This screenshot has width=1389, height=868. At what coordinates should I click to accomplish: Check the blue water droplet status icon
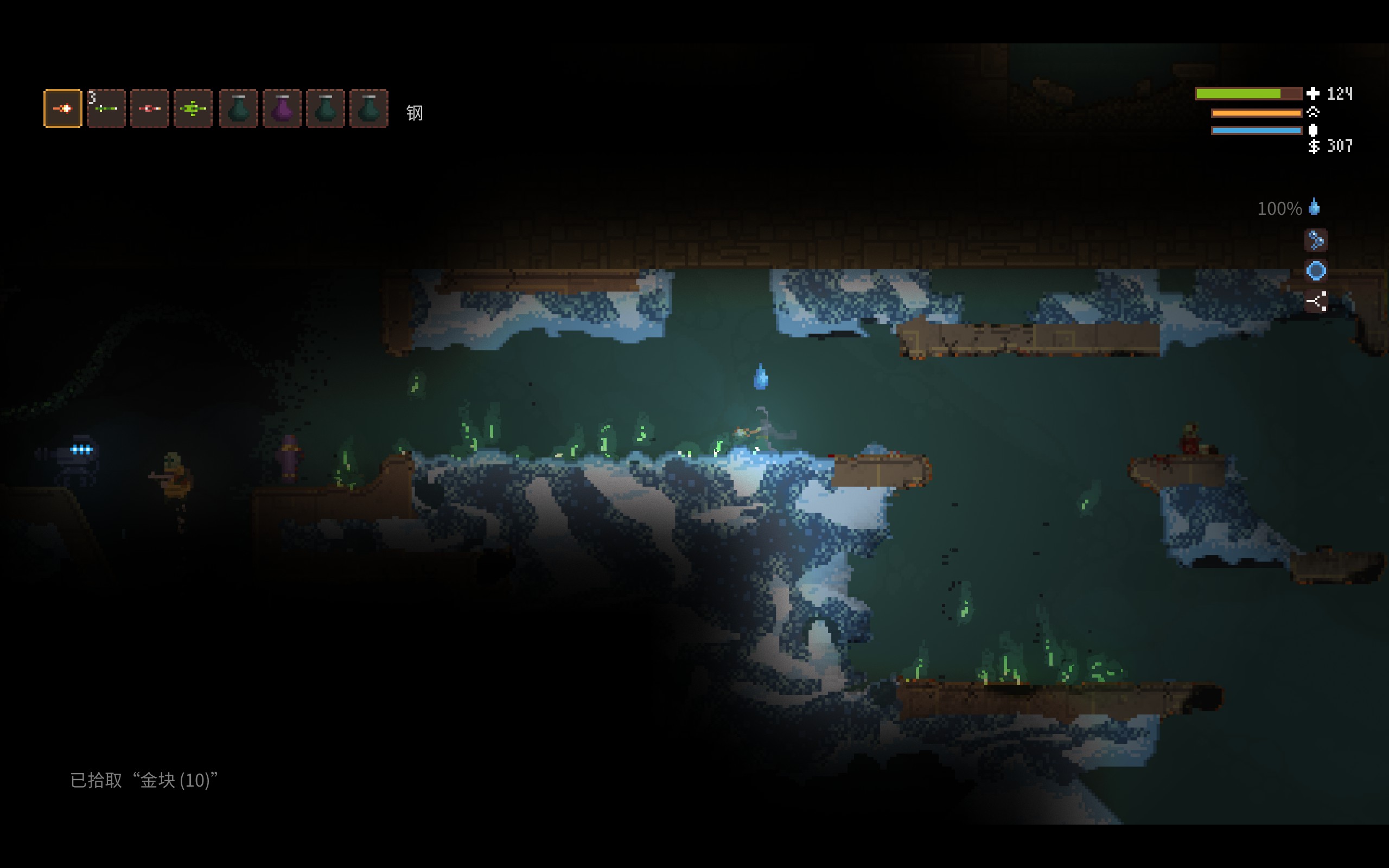[1314, 207]
